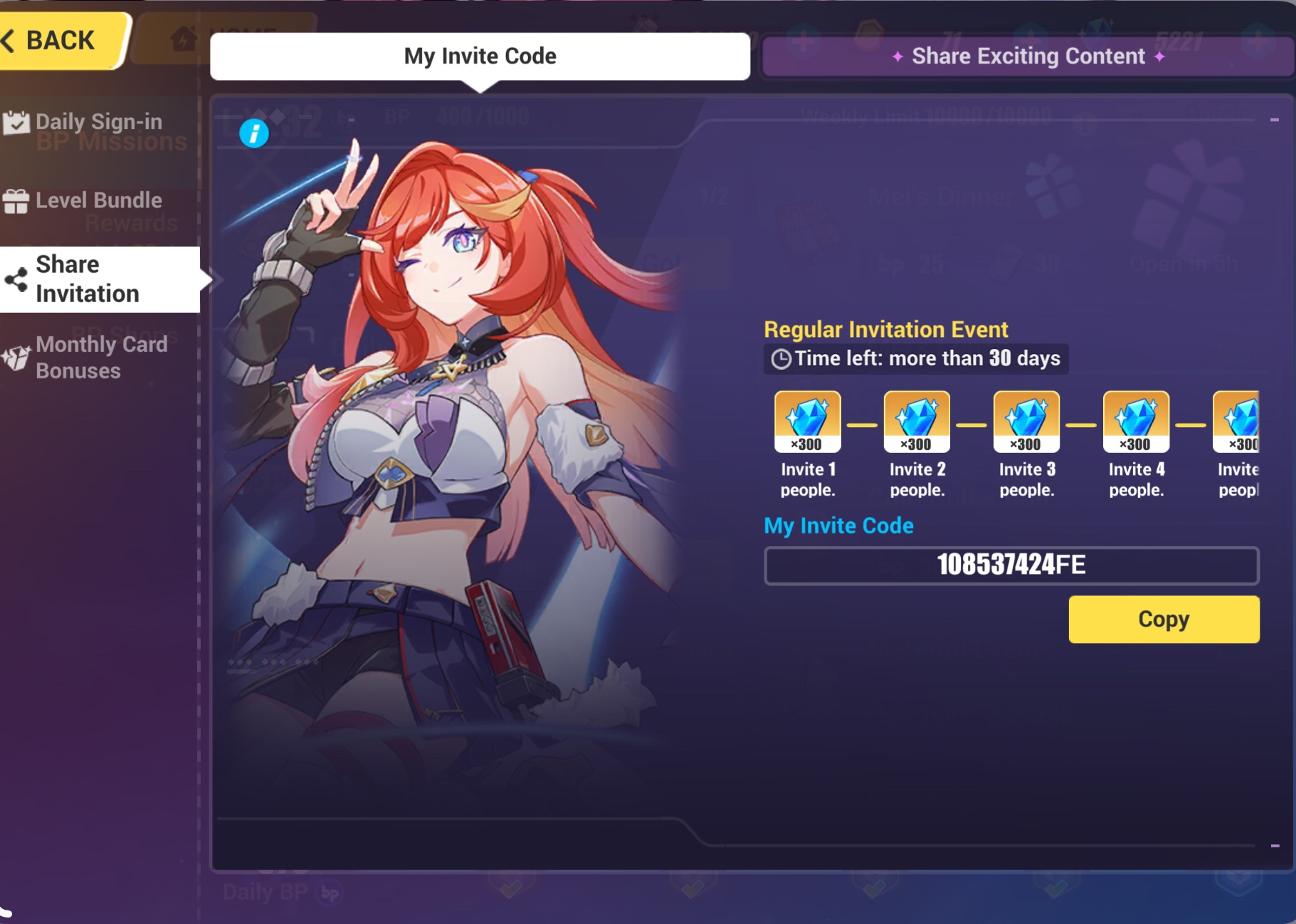This screenshot has width=1296, height=924.
Task: Open the Share Exciting Content tab
Action: [1029, 56]
